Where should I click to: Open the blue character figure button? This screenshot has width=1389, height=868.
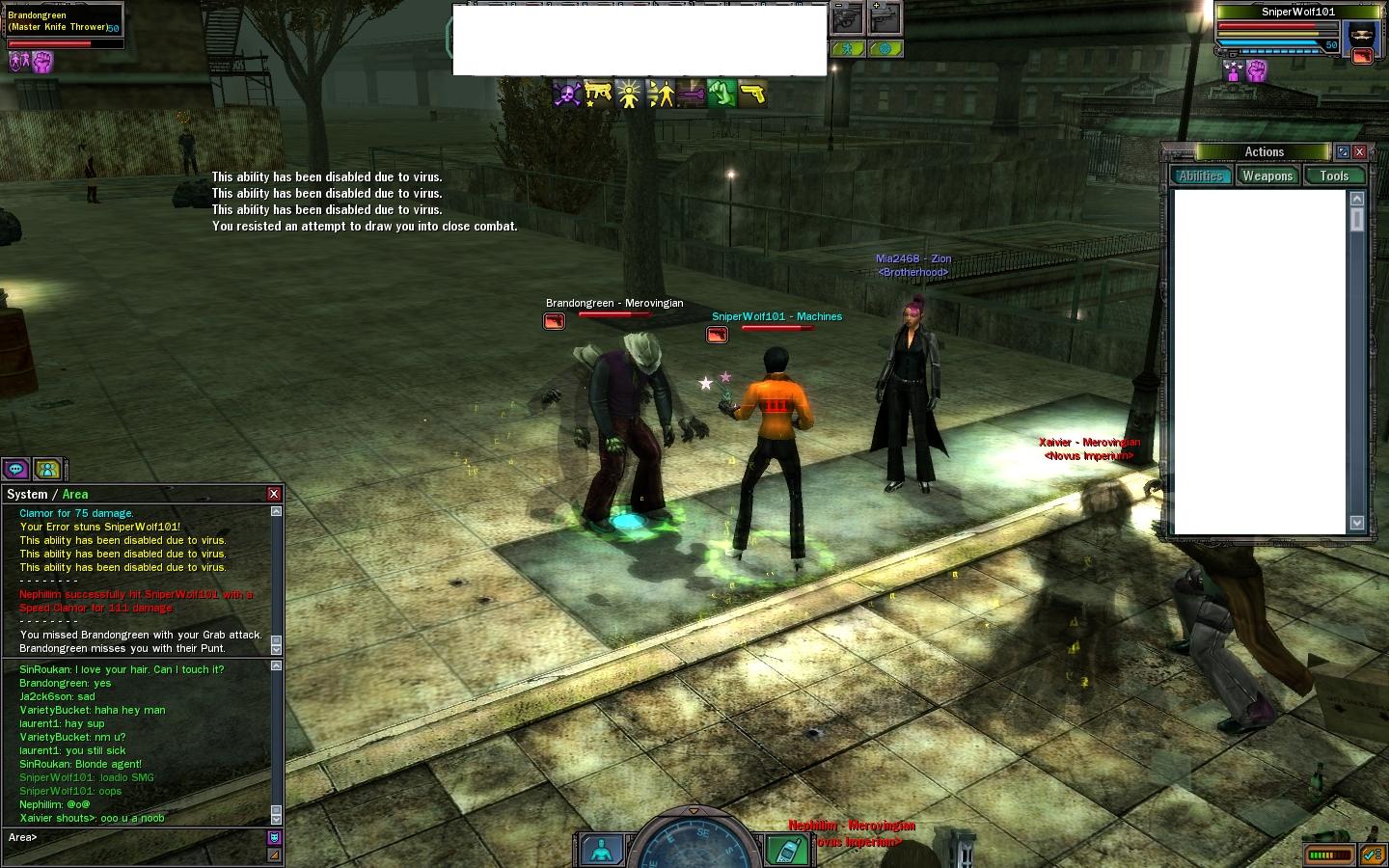(601, 850)
